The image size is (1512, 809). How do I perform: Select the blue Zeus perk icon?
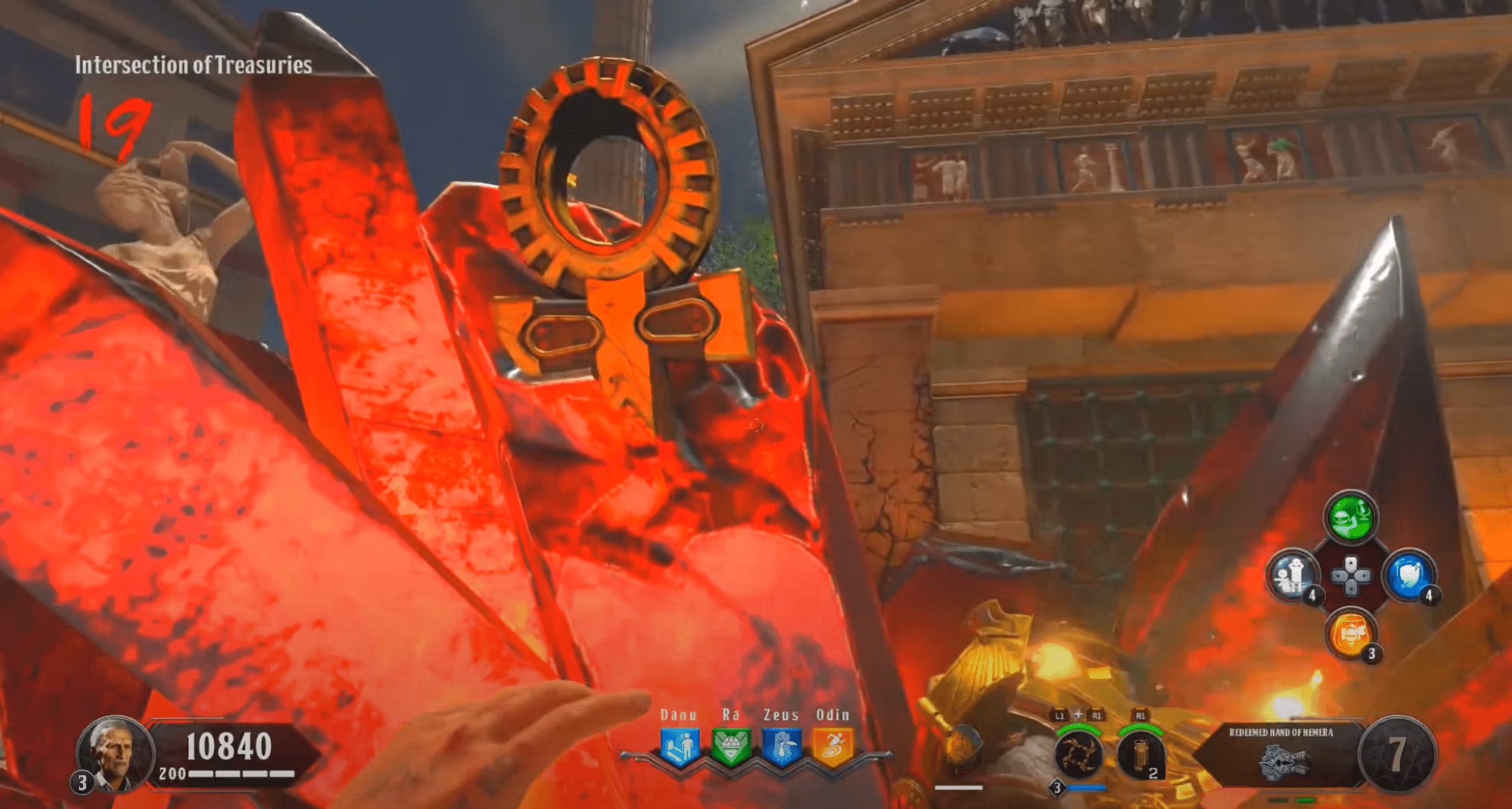(x=782, y=747)
